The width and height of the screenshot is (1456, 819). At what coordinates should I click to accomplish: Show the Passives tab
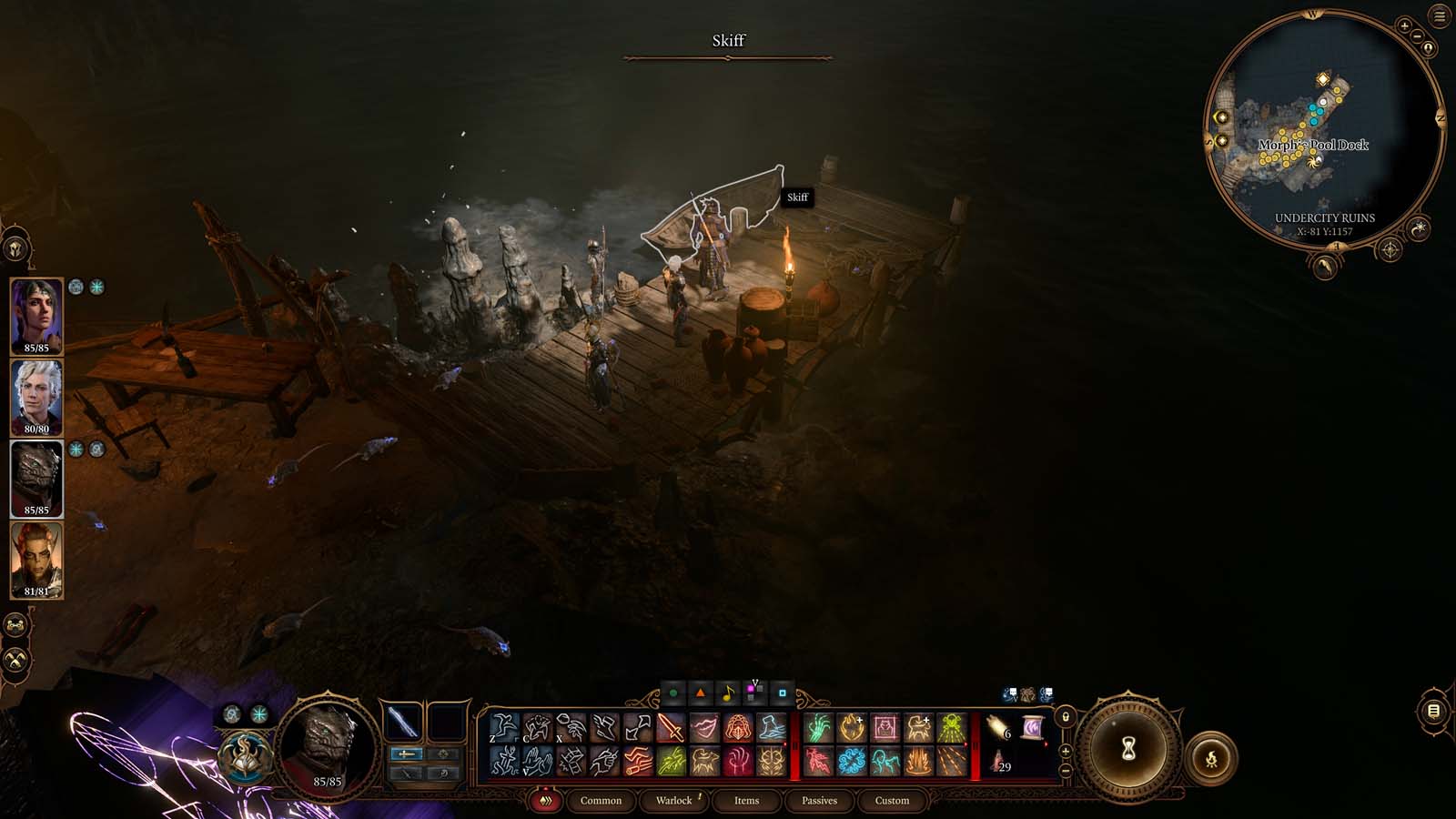(x=819, y=801)
